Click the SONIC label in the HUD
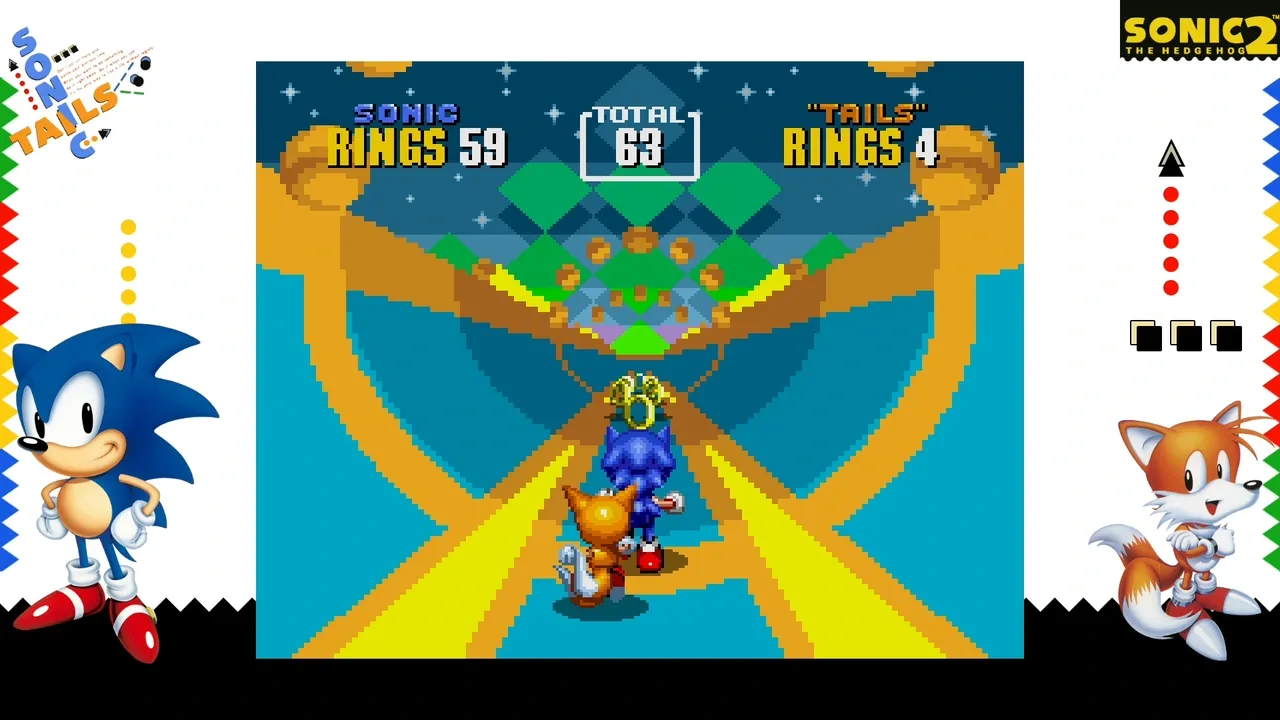The image size is (1280, 720). coord(407,113)
